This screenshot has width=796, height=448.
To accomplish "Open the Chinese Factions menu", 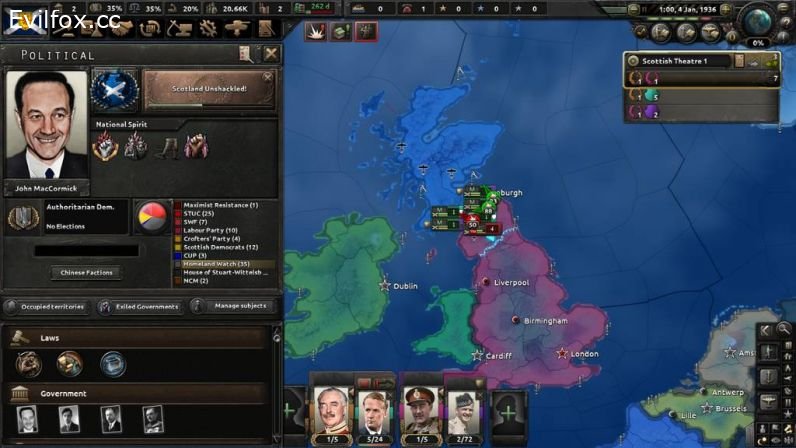I will [x=86, y=272].
